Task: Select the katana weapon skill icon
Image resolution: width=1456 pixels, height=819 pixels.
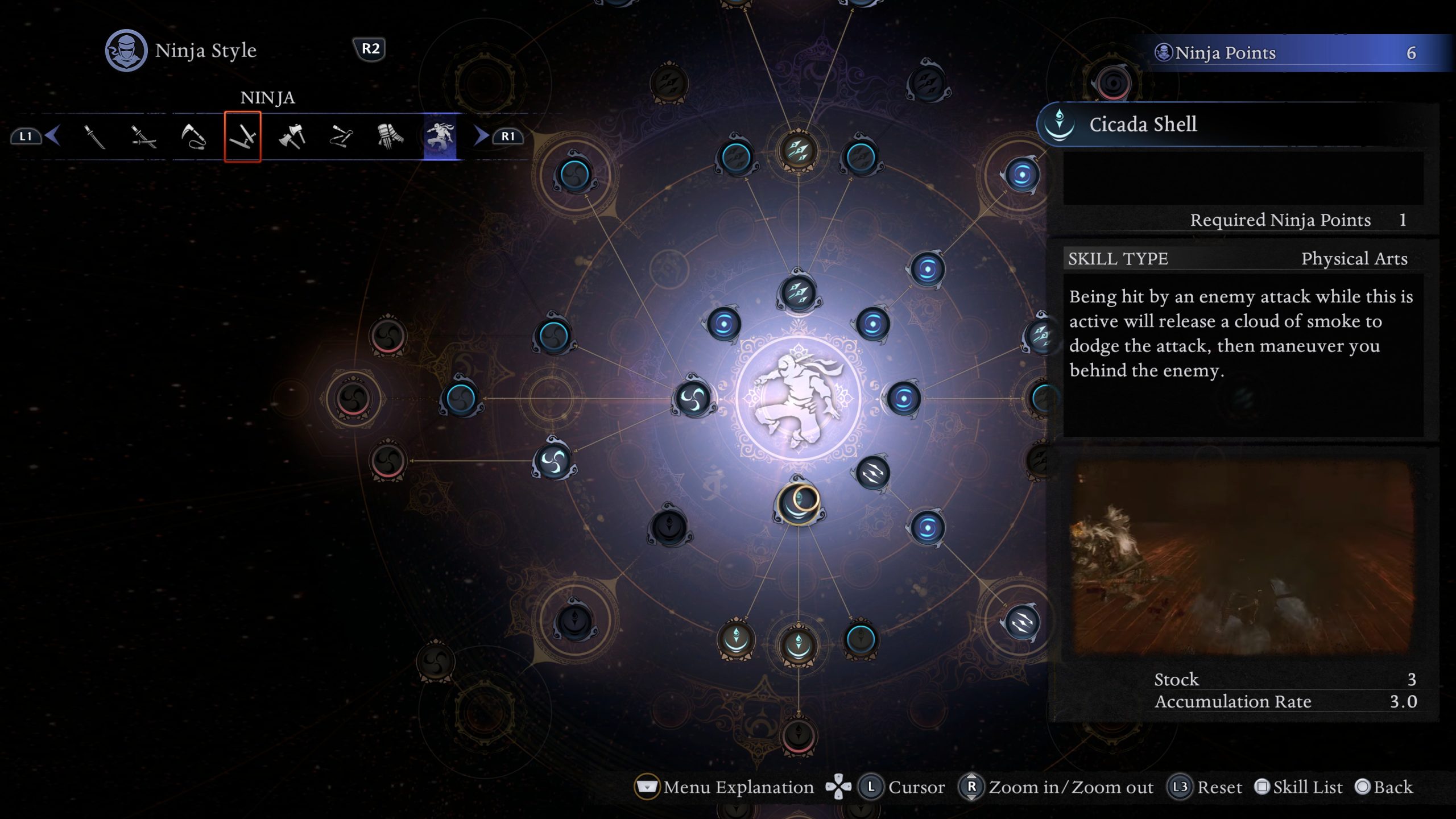Action: (x=95, y=136)
